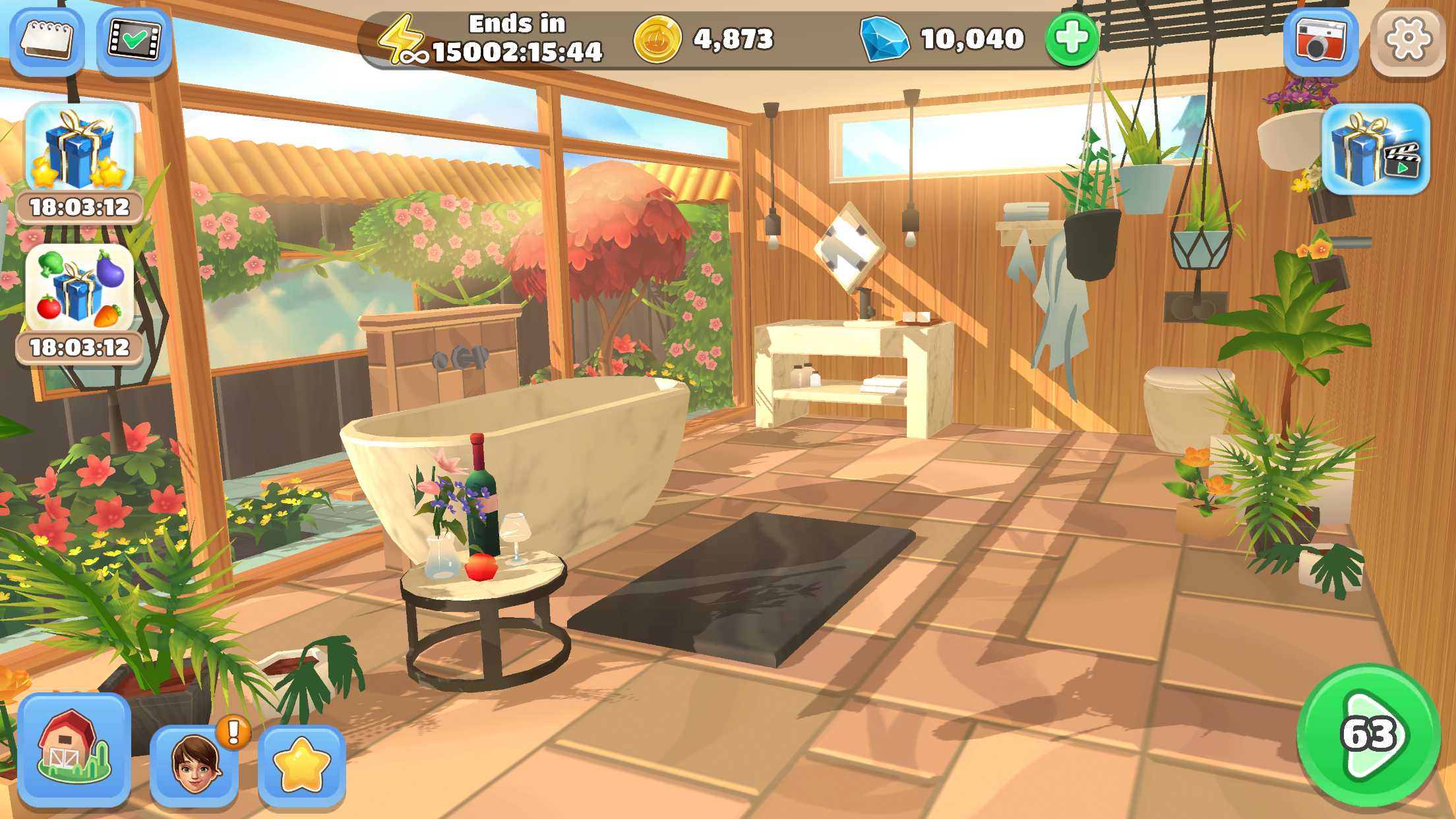Open the film strip checklist button
Screen dimensions: 1456x819
click(x=135, y=40)
